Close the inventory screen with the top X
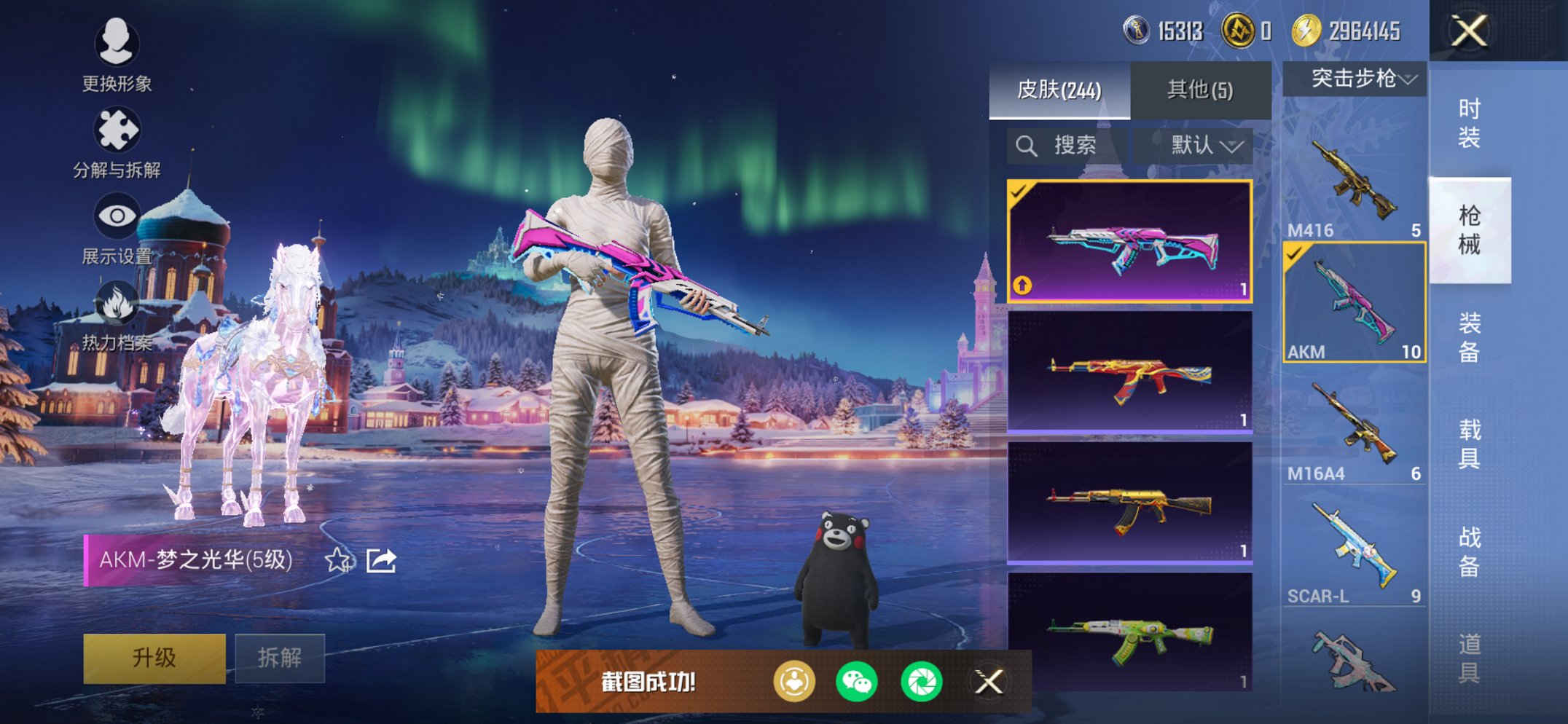The image size is (1568, 724). pos(1468,31)
